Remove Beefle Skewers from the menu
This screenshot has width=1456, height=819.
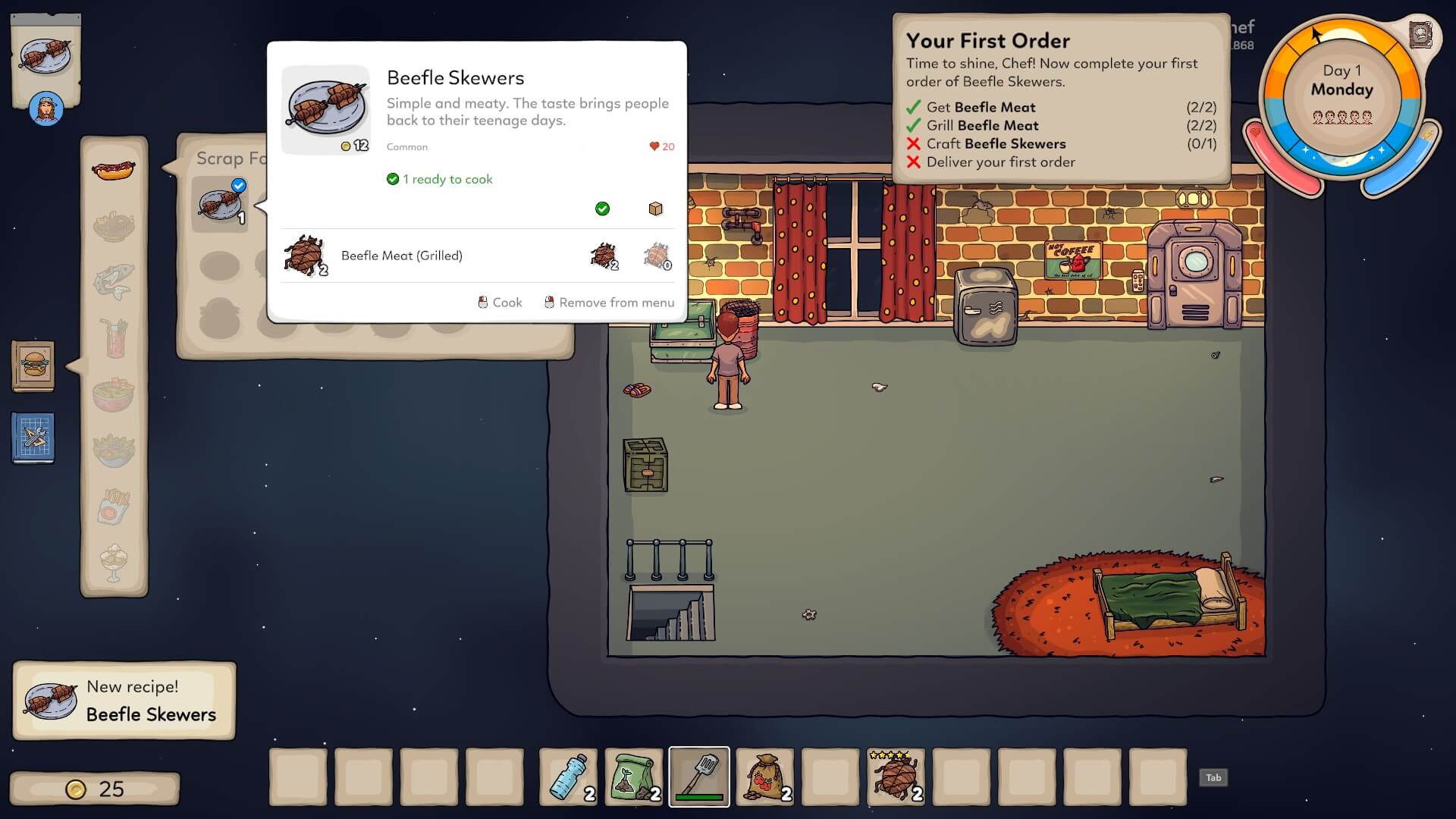pos(609,303)
